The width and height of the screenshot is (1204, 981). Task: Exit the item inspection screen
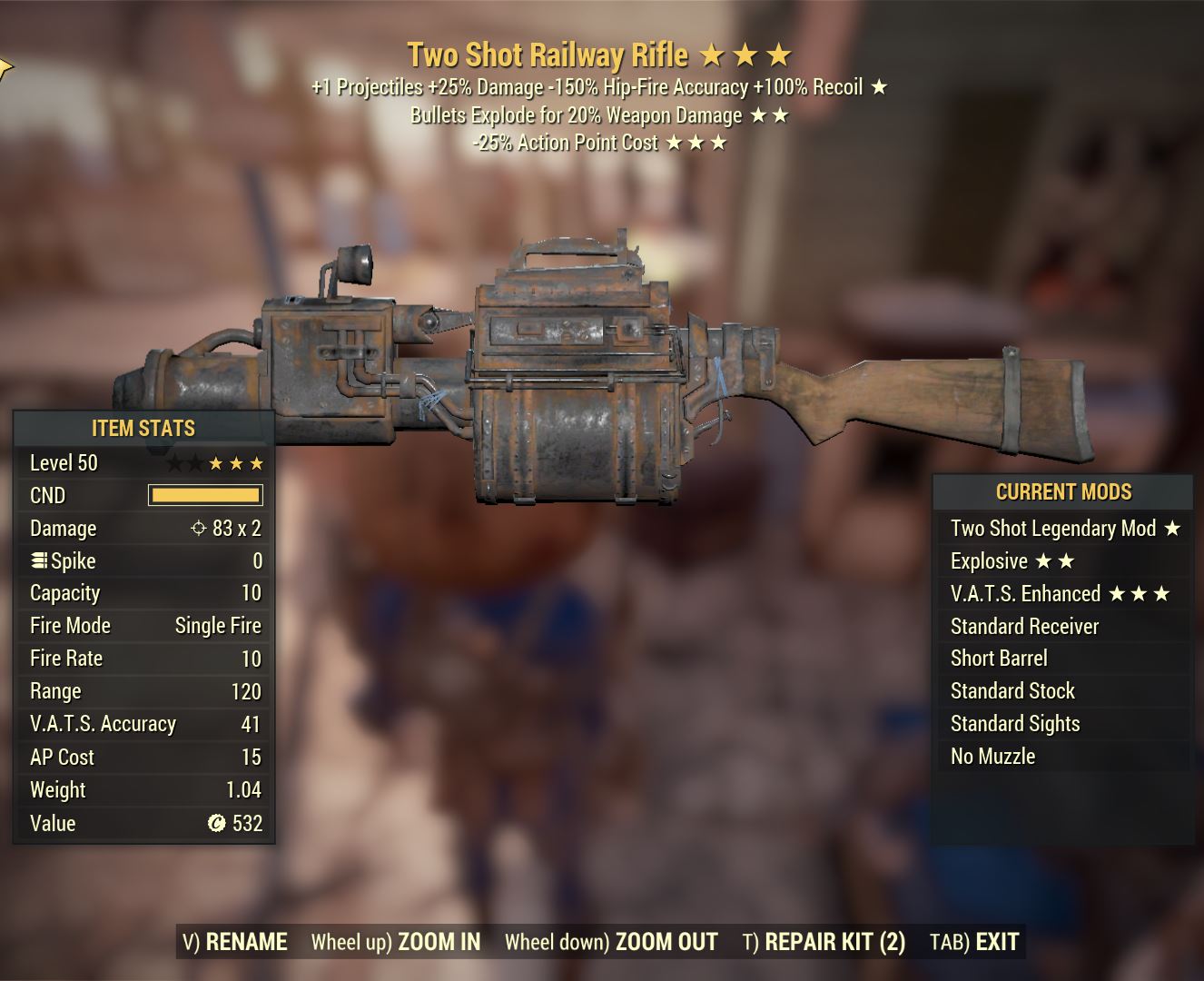[x=974, y=942]
